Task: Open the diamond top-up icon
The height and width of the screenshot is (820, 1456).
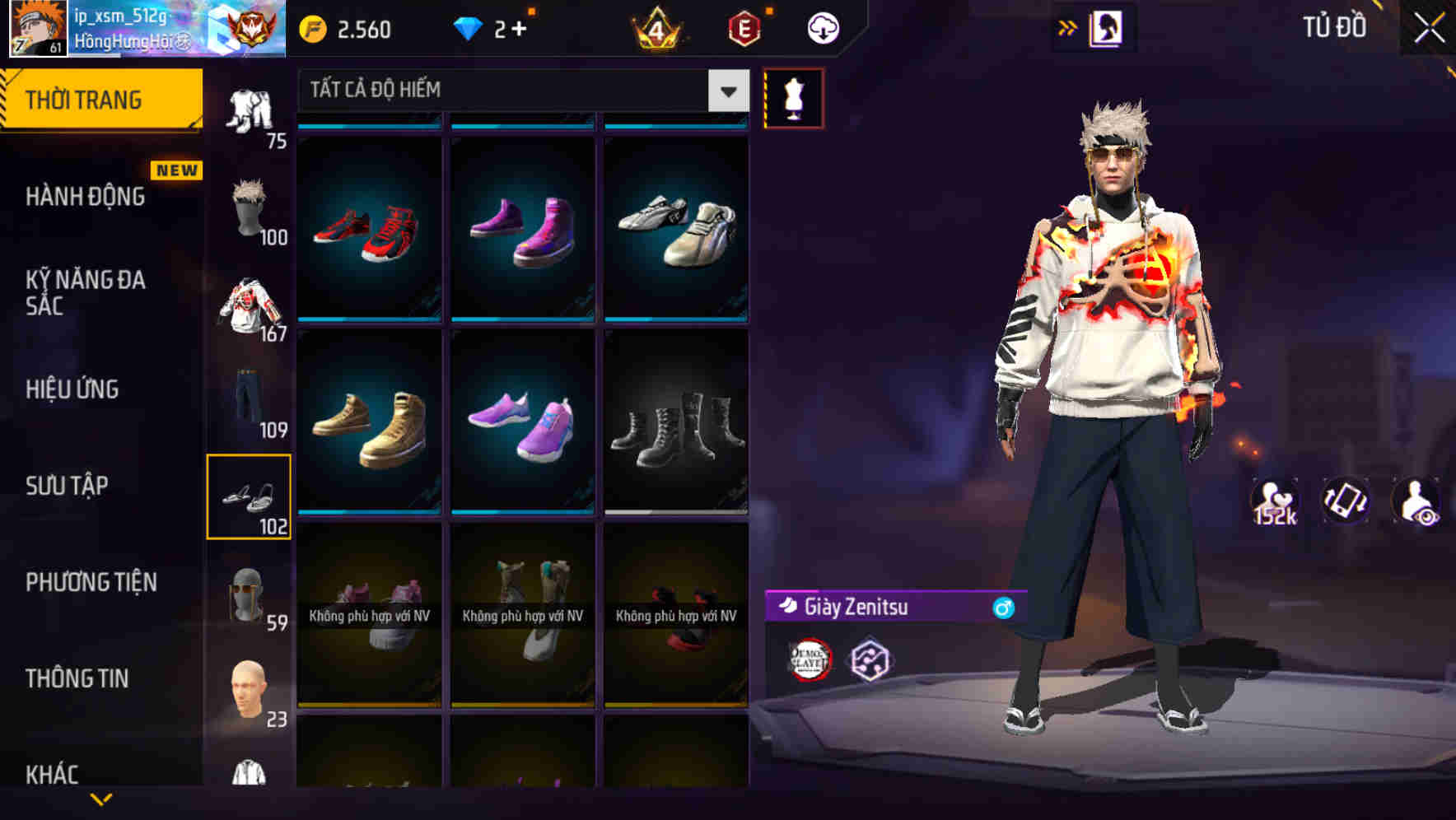Action: coord(472,27)
